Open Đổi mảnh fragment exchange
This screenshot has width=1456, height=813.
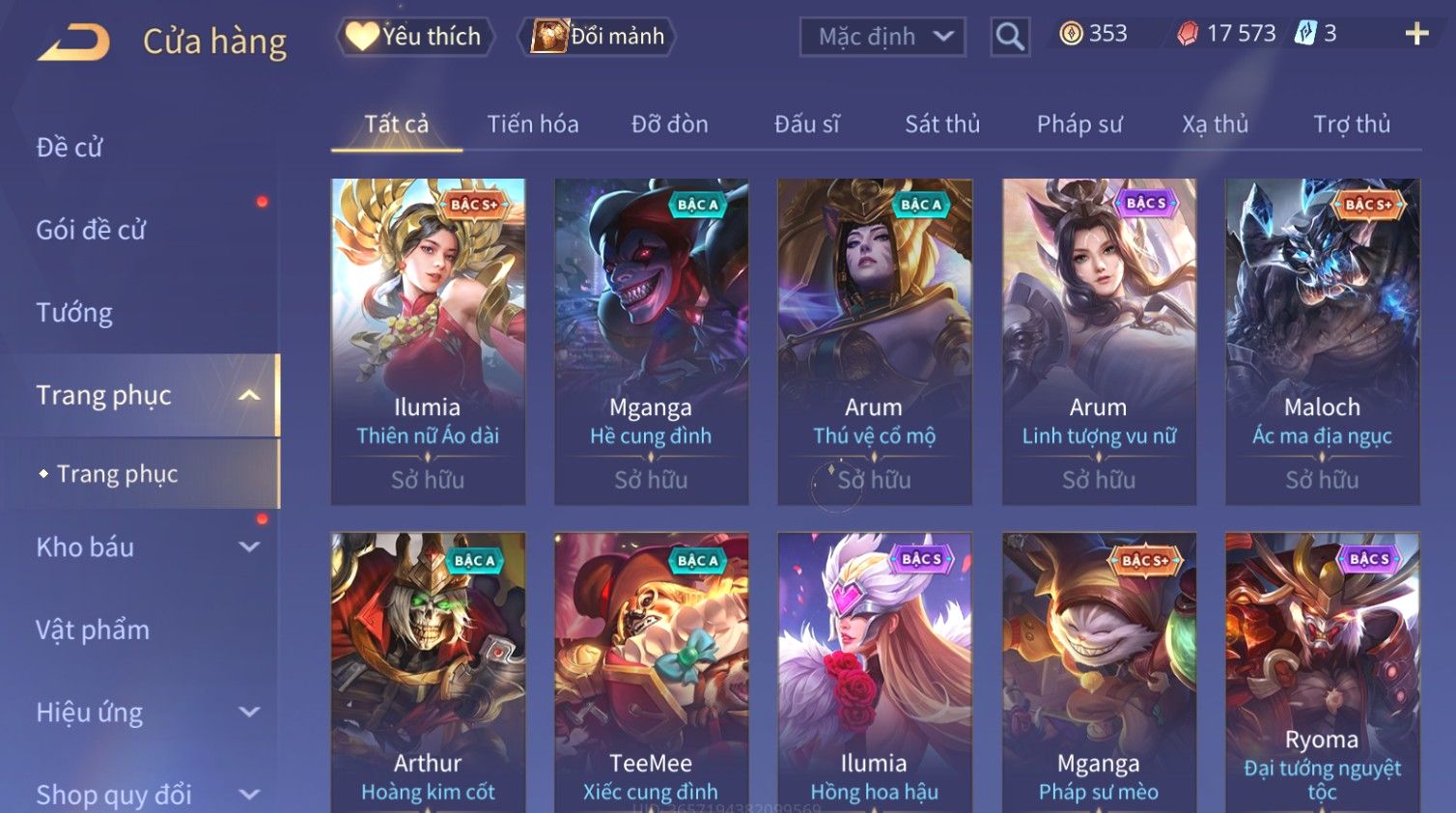pyautogui.click(x=599, y=37)
